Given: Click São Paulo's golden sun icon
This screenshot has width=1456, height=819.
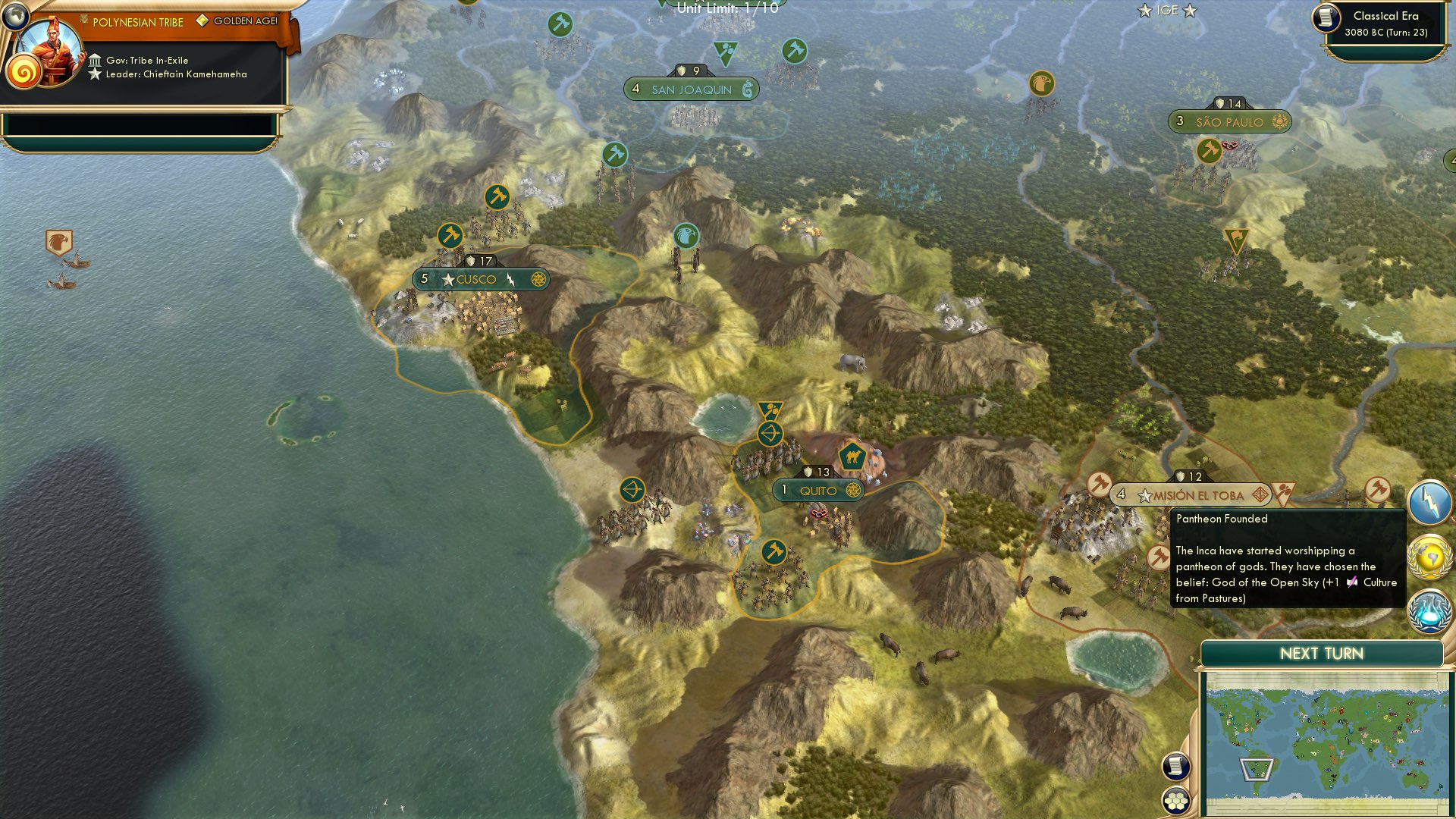Looking at the screenshot, I should [x=1281, y=121].
